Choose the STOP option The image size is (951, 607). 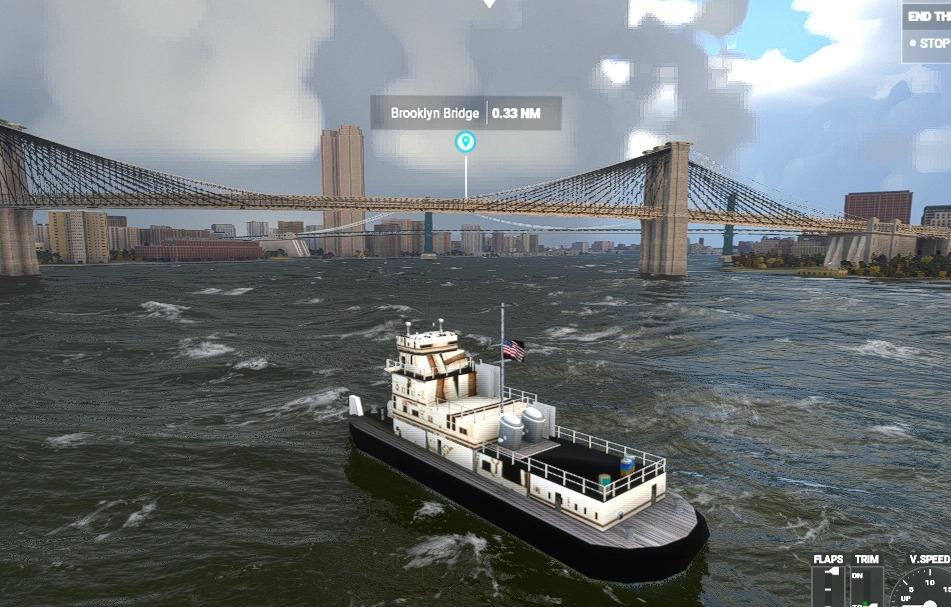pos(931,44)
